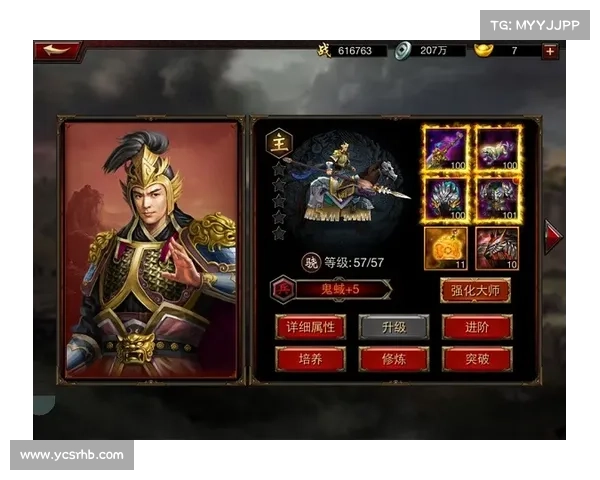
Task: Add gold ingots with the plus button
Action: [x=550, y=50]
